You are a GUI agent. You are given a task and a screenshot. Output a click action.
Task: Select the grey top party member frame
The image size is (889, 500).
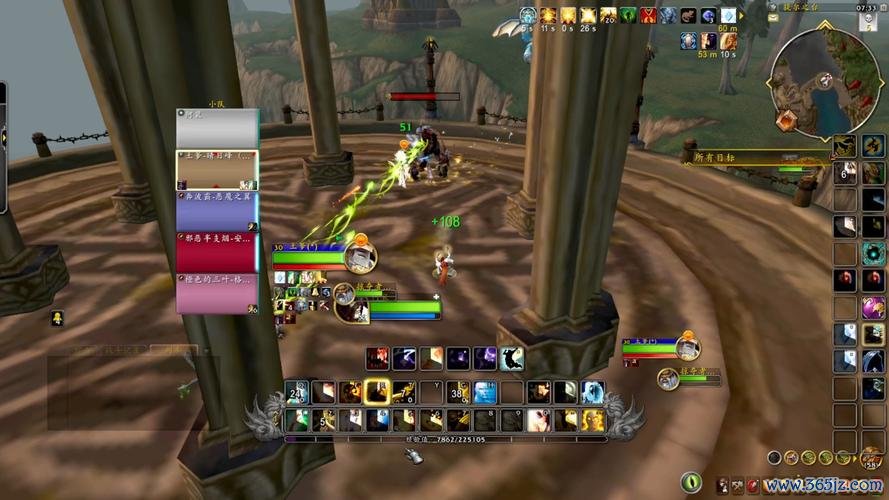217,129
